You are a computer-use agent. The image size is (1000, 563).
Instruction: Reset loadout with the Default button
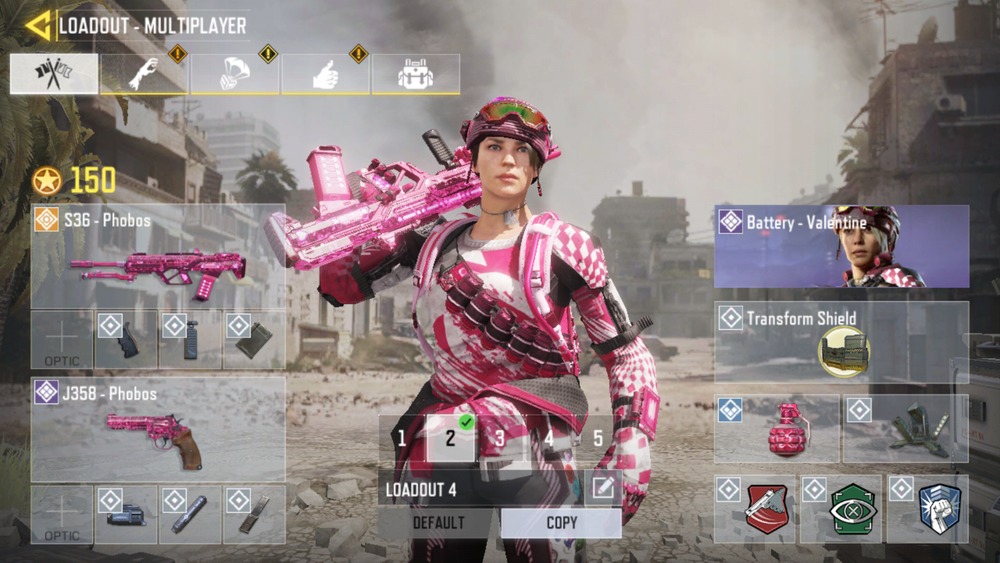pyautogui.click(x=438, y=523)
